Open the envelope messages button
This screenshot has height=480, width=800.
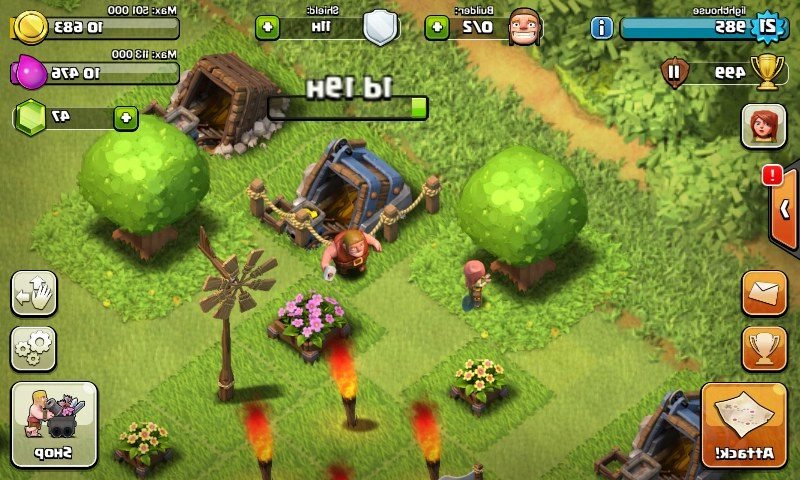[763, 294]
